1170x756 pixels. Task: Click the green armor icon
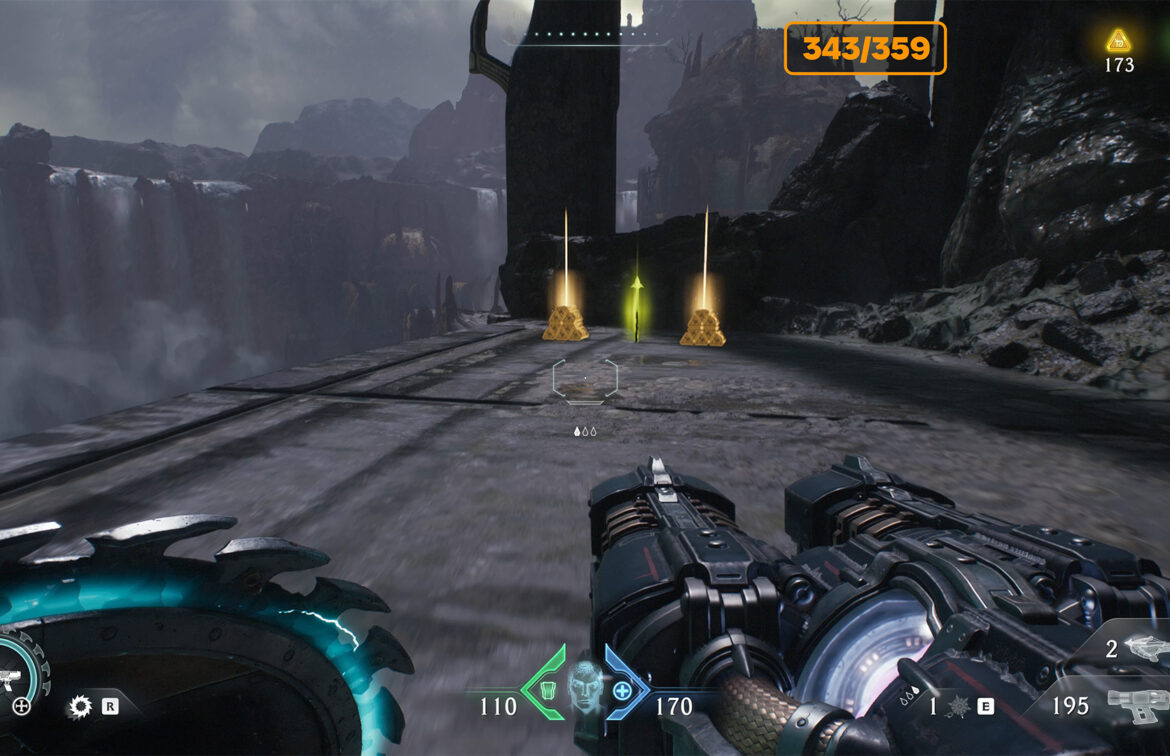(x=548, y=689)
